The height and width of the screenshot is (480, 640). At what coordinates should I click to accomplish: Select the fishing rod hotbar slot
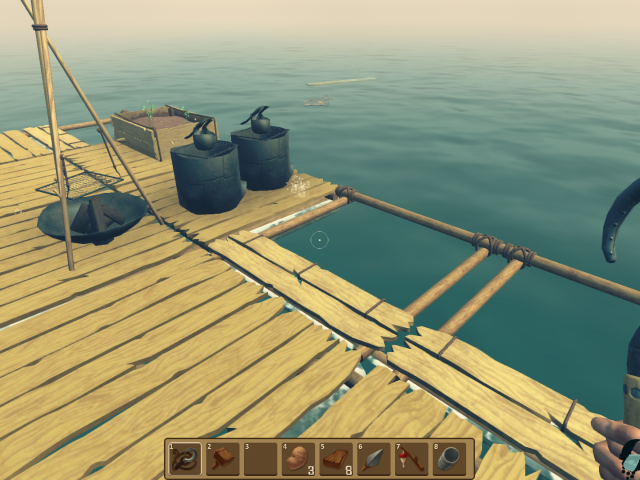(x=411, y=459)
